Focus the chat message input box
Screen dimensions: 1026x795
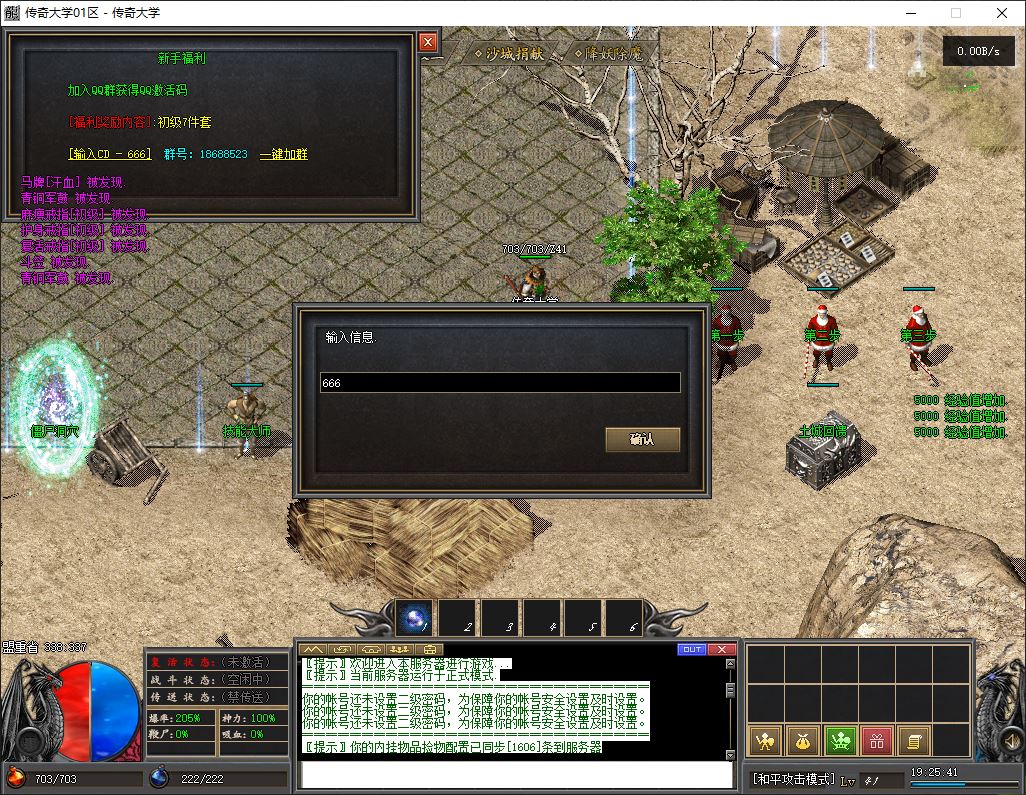(x=515, y=775)
